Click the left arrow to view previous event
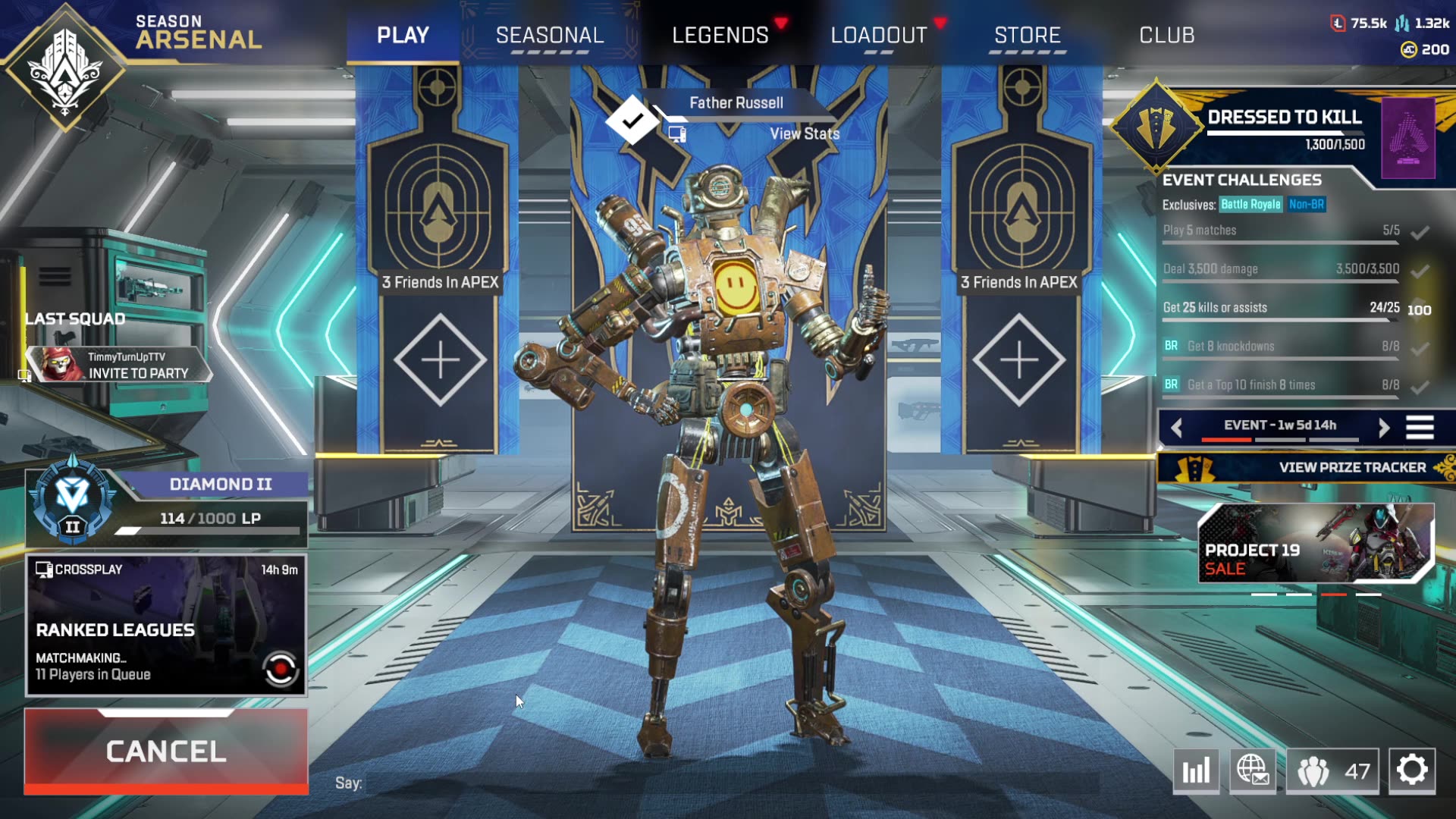The width and height of the screenshot is (1456, 819). [x=1178, y=426]
